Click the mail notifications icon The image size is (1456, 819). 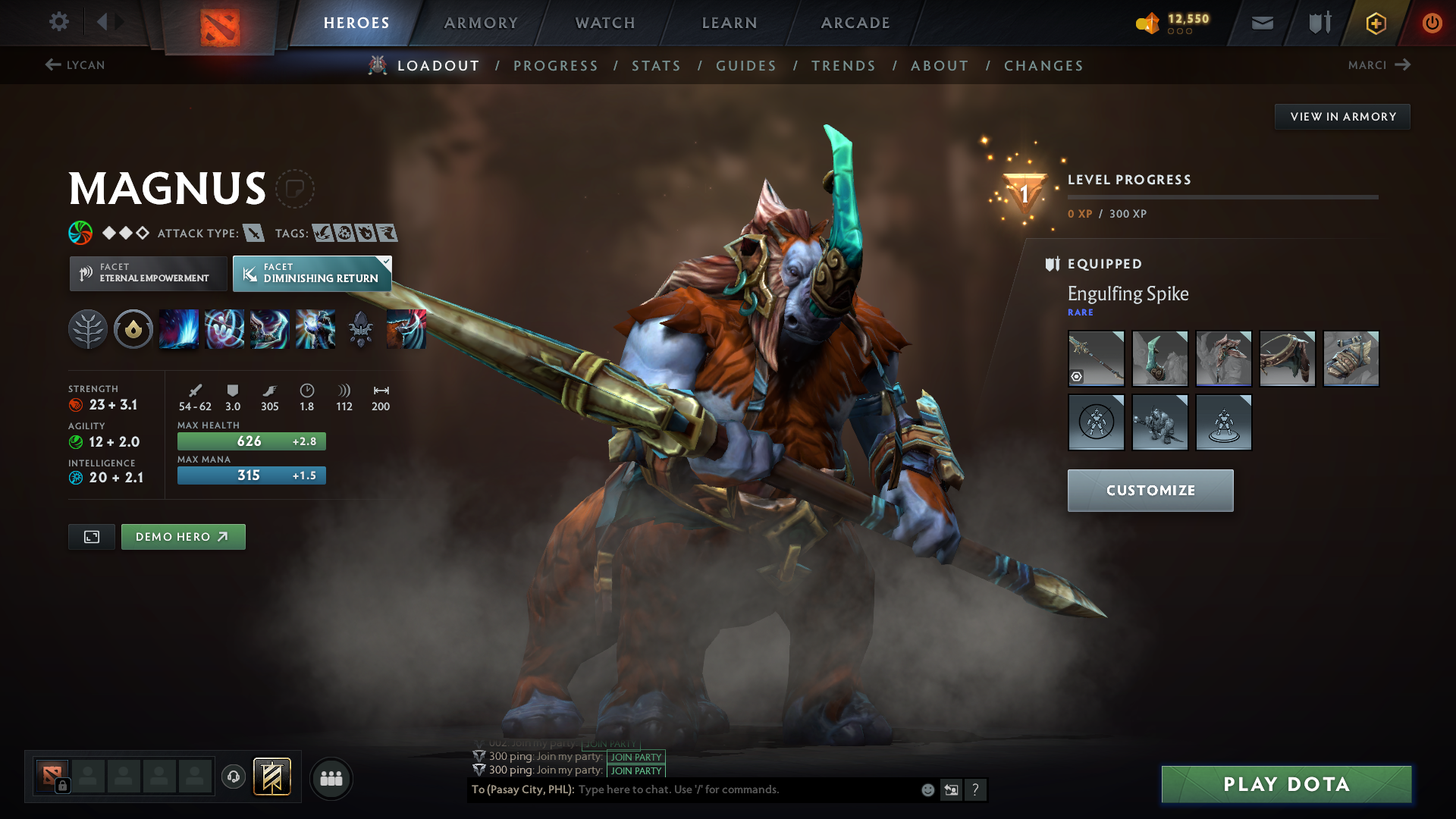[x=1261, y=22]
